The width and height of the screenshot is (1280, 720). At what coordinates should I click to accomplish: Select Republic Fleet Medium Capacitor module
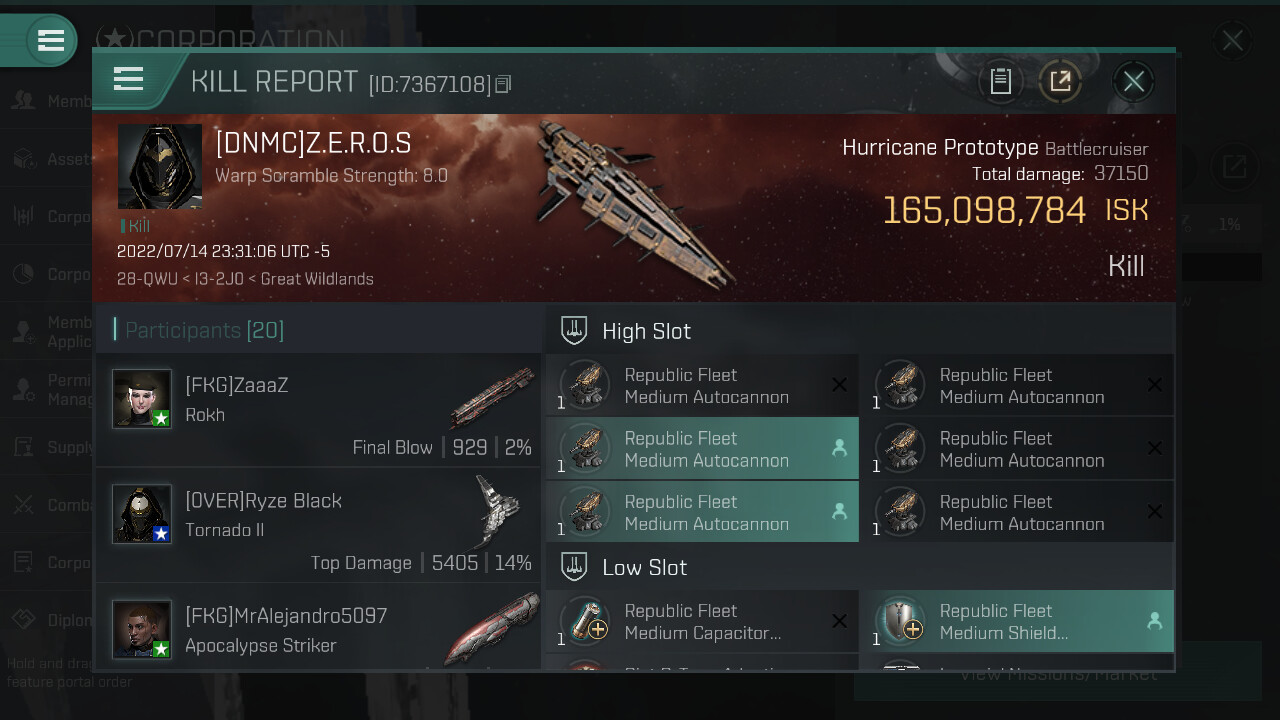tap(702, 621)
